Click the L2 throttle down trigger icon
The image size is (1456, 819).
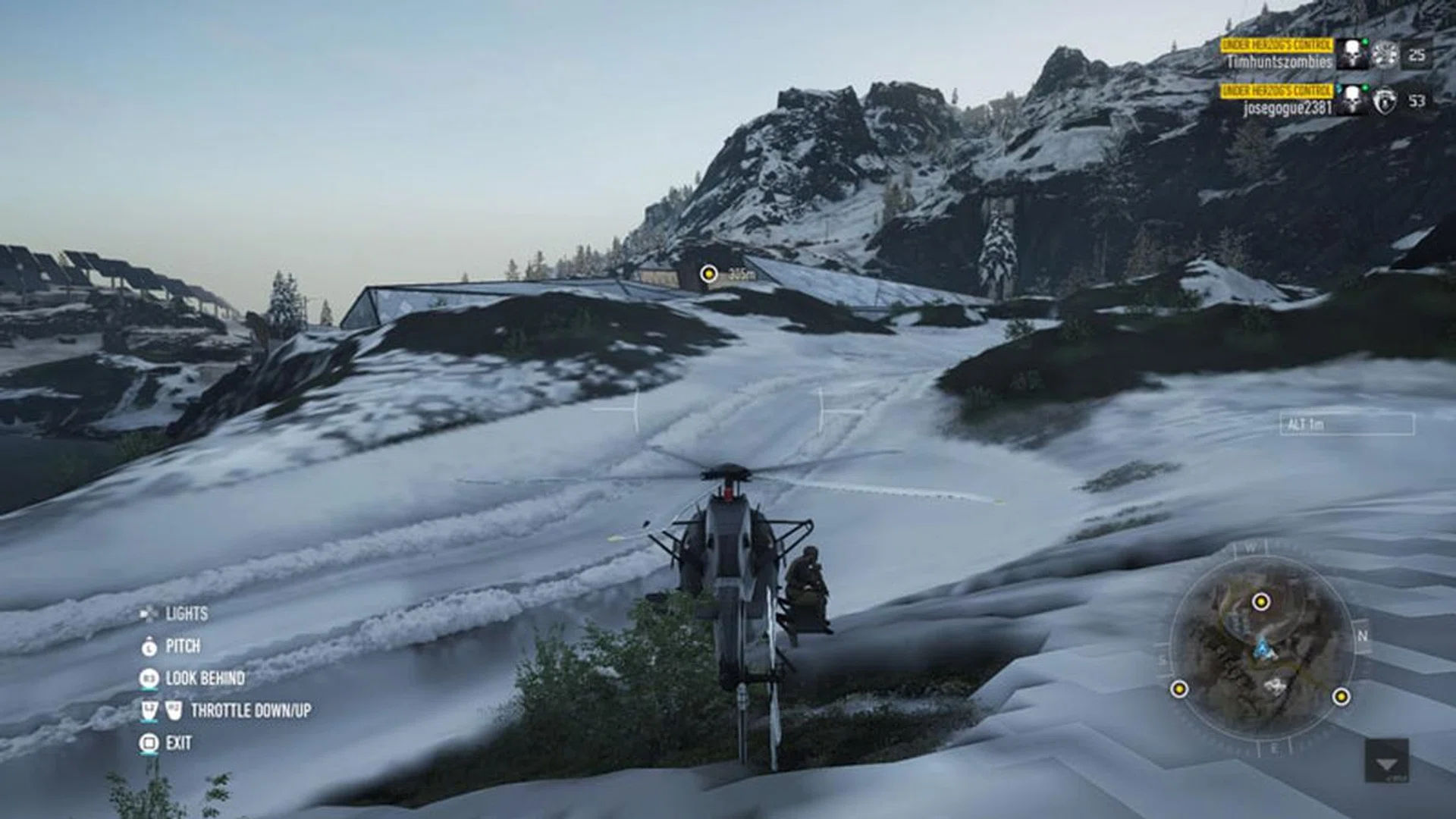coord(150,711)
